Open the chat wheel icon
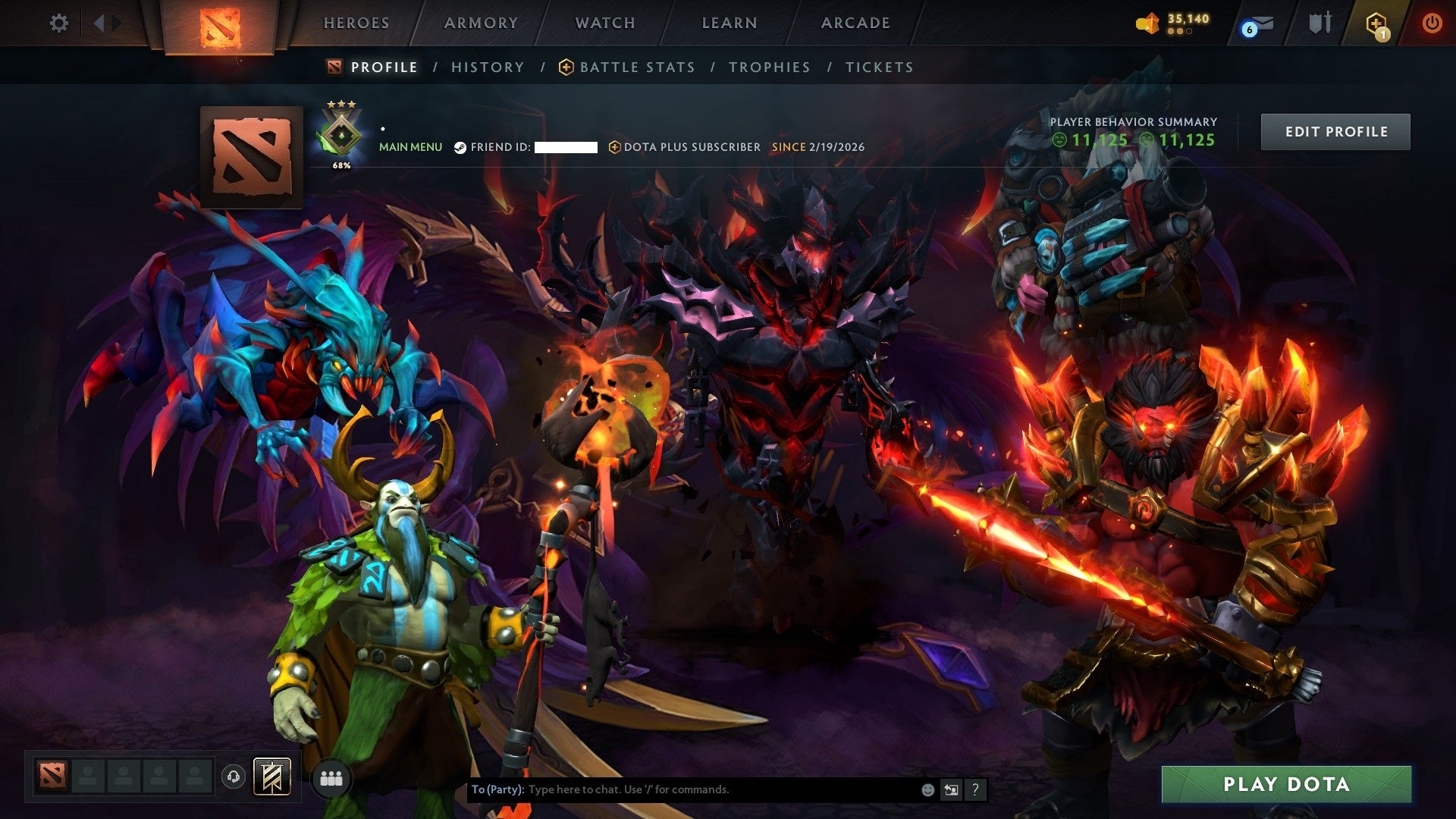1456x819 pixels. click(951, 789)
